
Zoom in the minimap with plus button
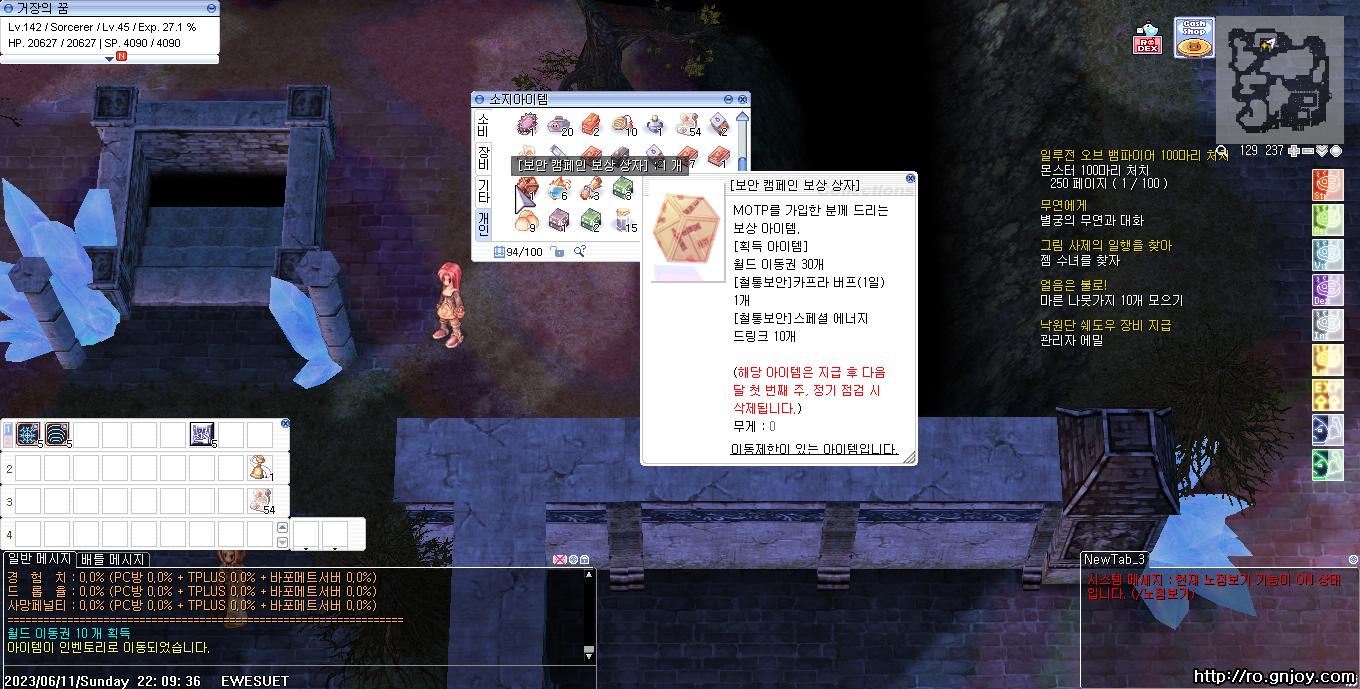click(x=1294, y=151)
